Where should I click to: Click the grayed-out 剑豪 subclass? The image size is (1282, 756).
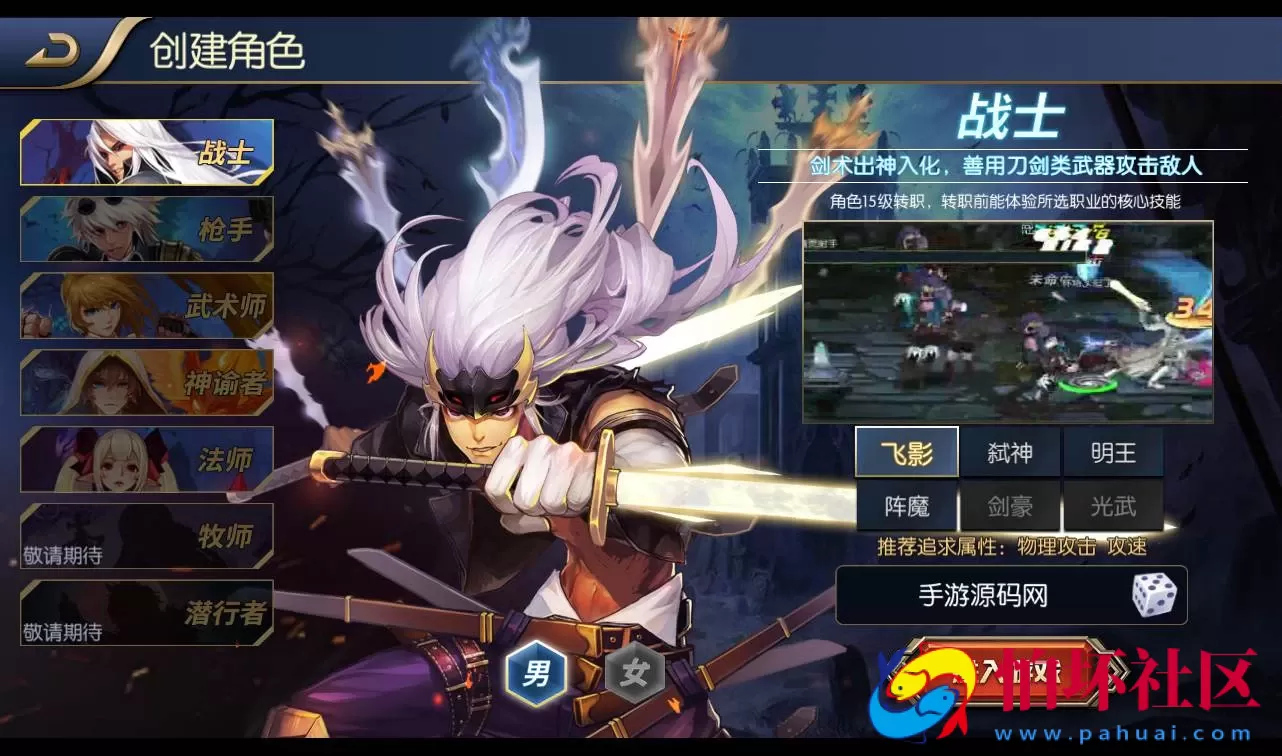pos(1011,506)
